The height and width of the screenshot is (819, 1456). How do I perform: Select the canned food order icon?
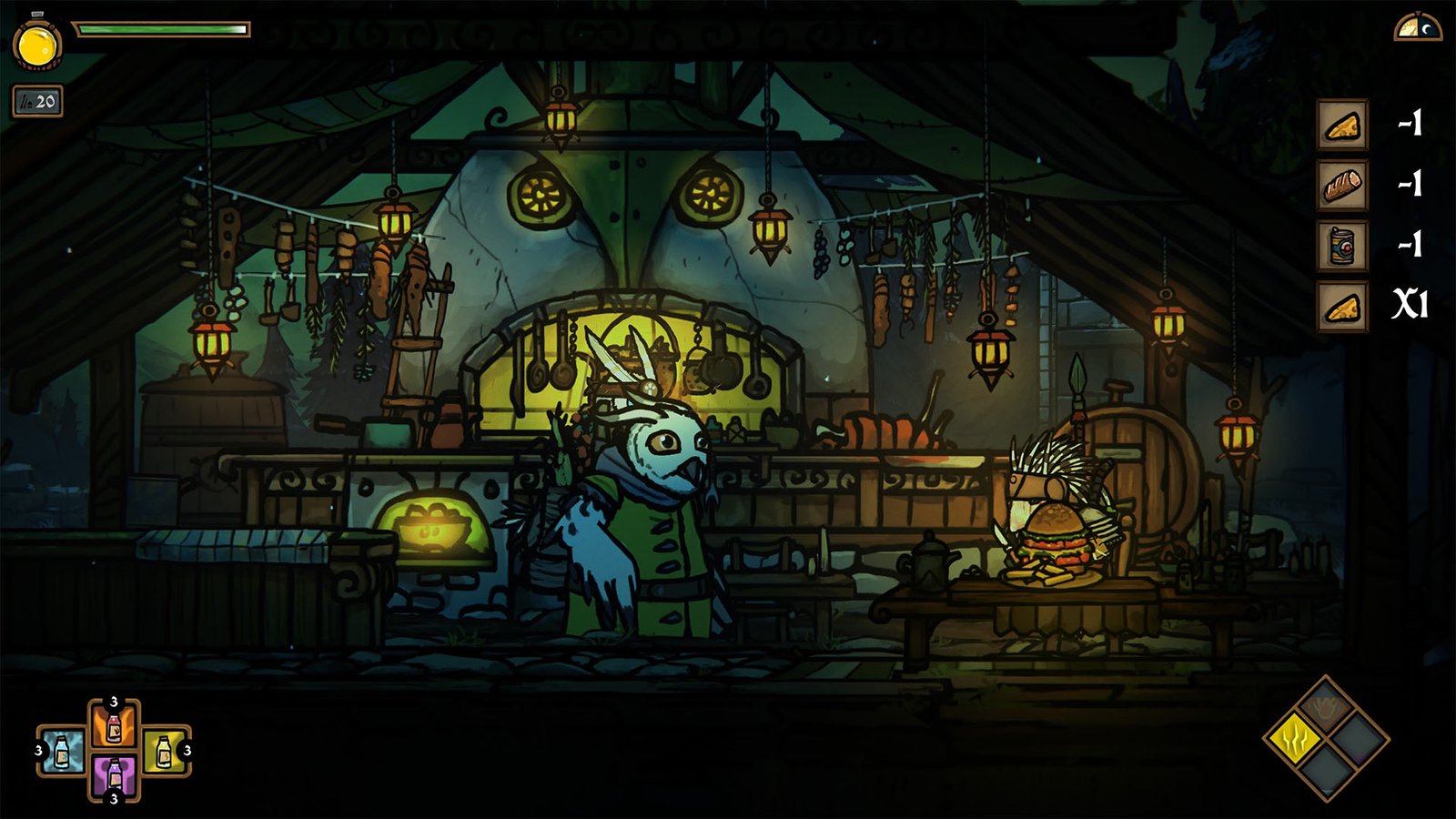pyautogui.click(x=1341, y=244)
